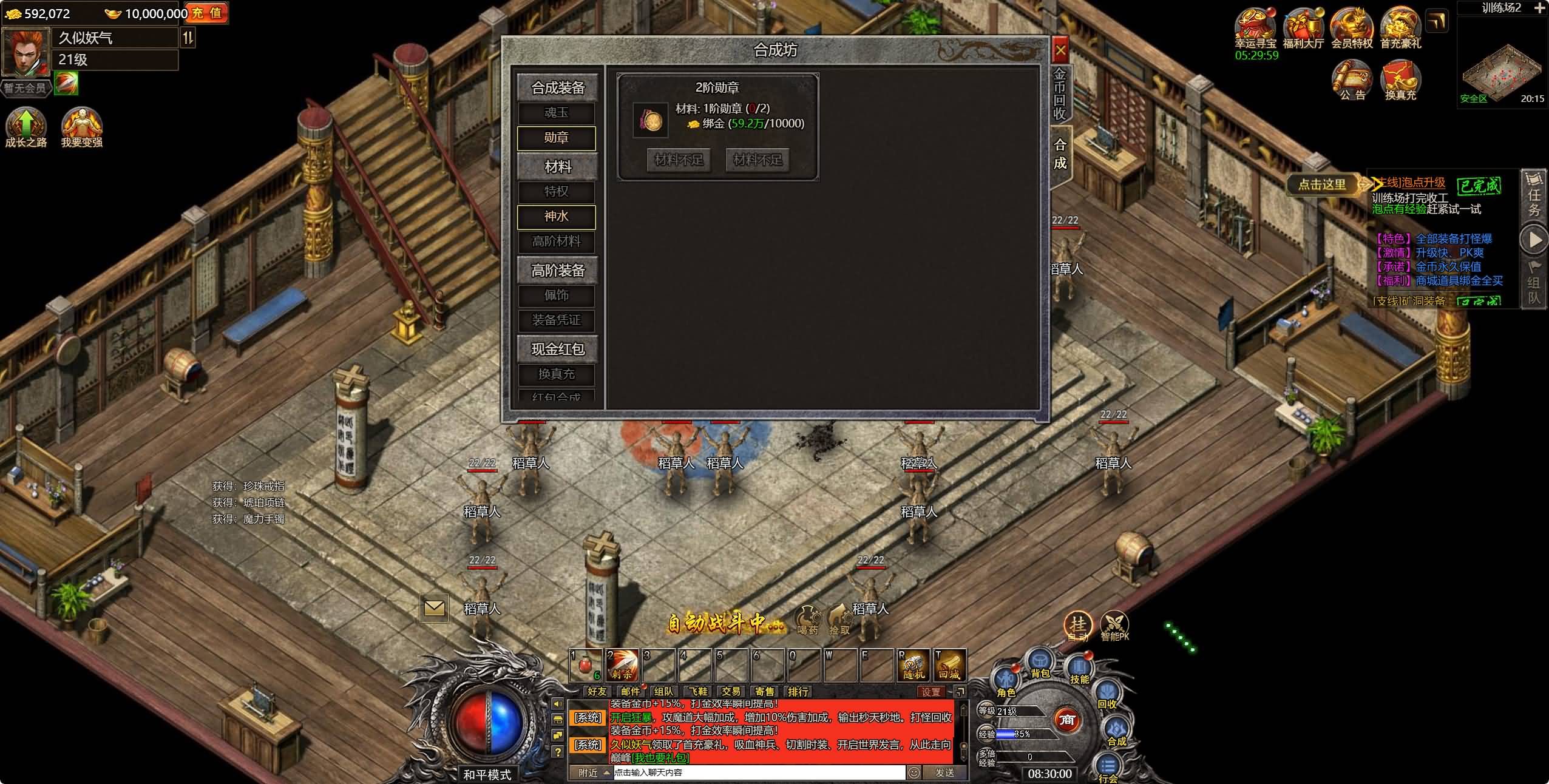Open the 神水 material category
This screenshot has height=784, width=1549.
(556, 217)
